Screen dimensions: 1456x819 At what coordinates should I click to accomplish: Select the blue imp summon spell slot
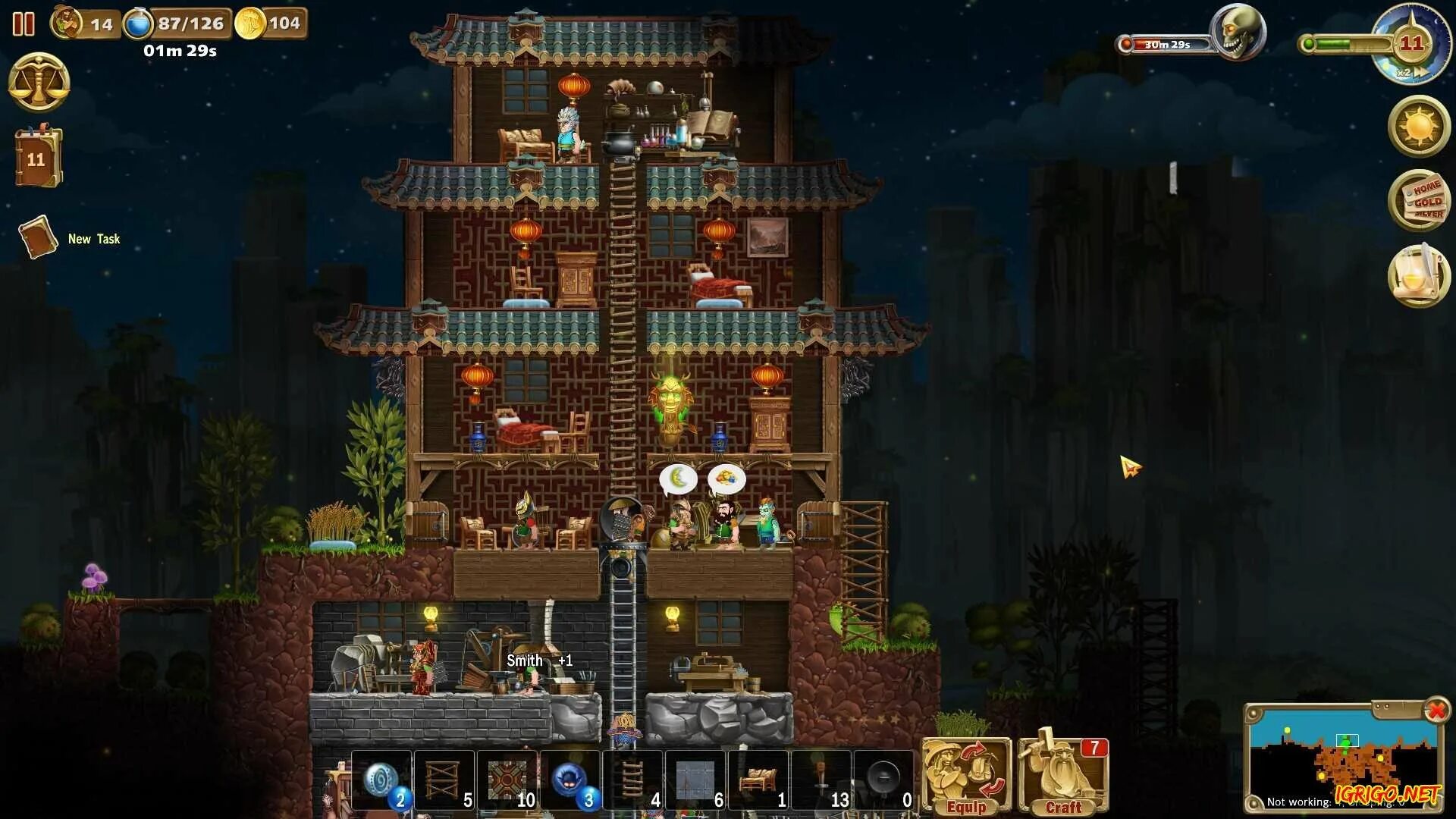point(570,780)
